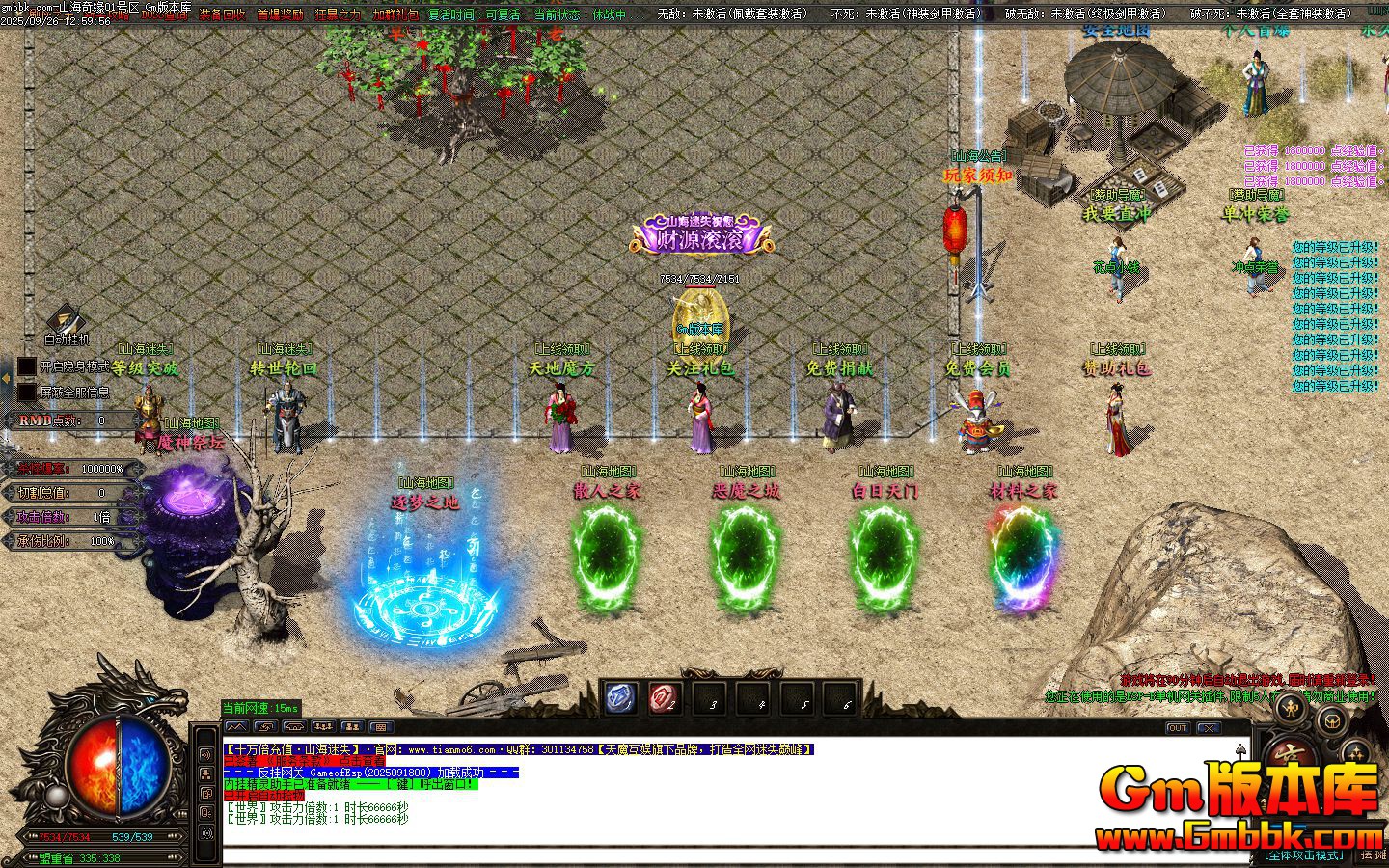Open the 加群礼包 group gift menu
This screenshot has height=868, width=1389.
(x=395, y=14)
